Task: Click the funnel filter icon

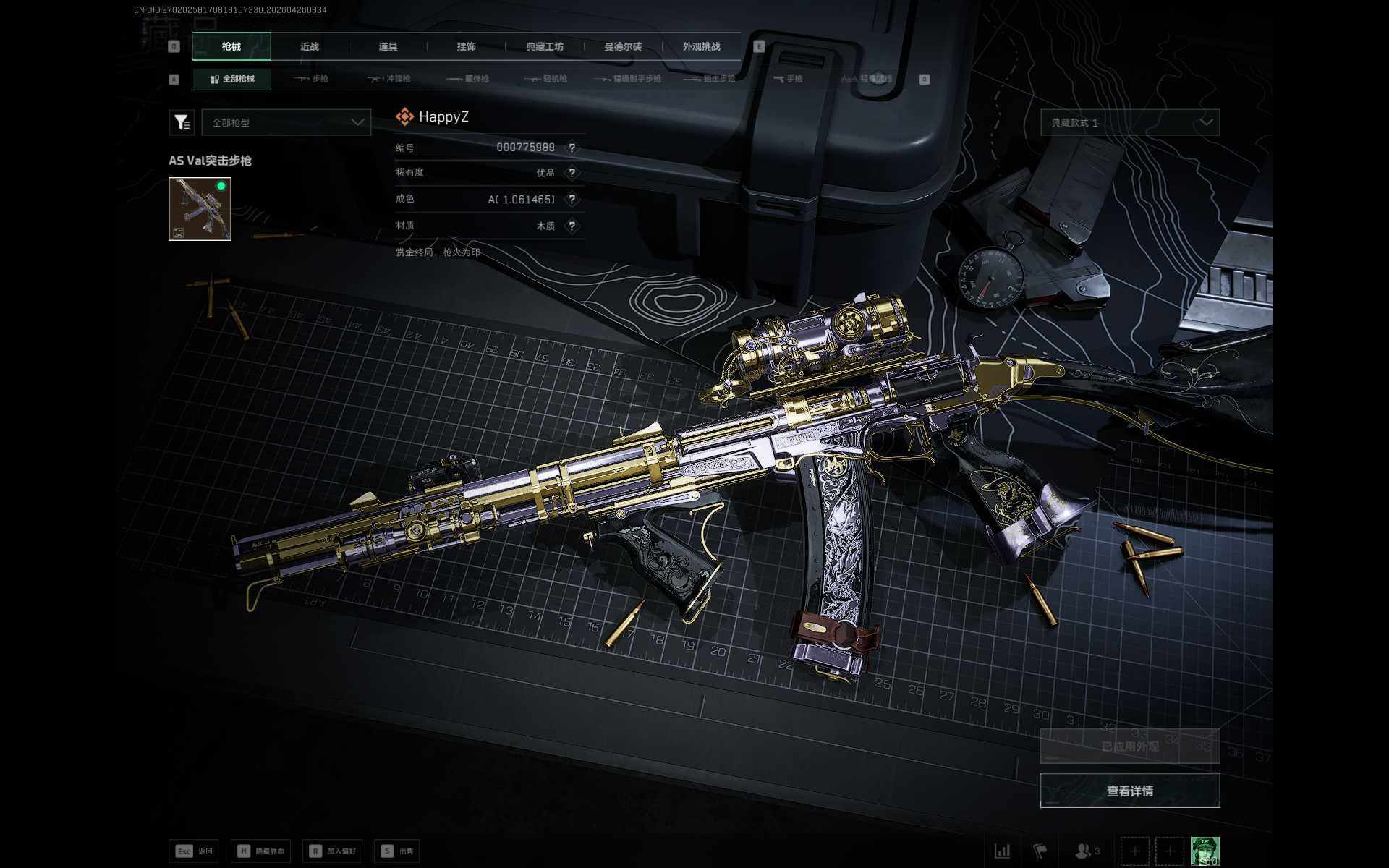Action: pos(182,123)
